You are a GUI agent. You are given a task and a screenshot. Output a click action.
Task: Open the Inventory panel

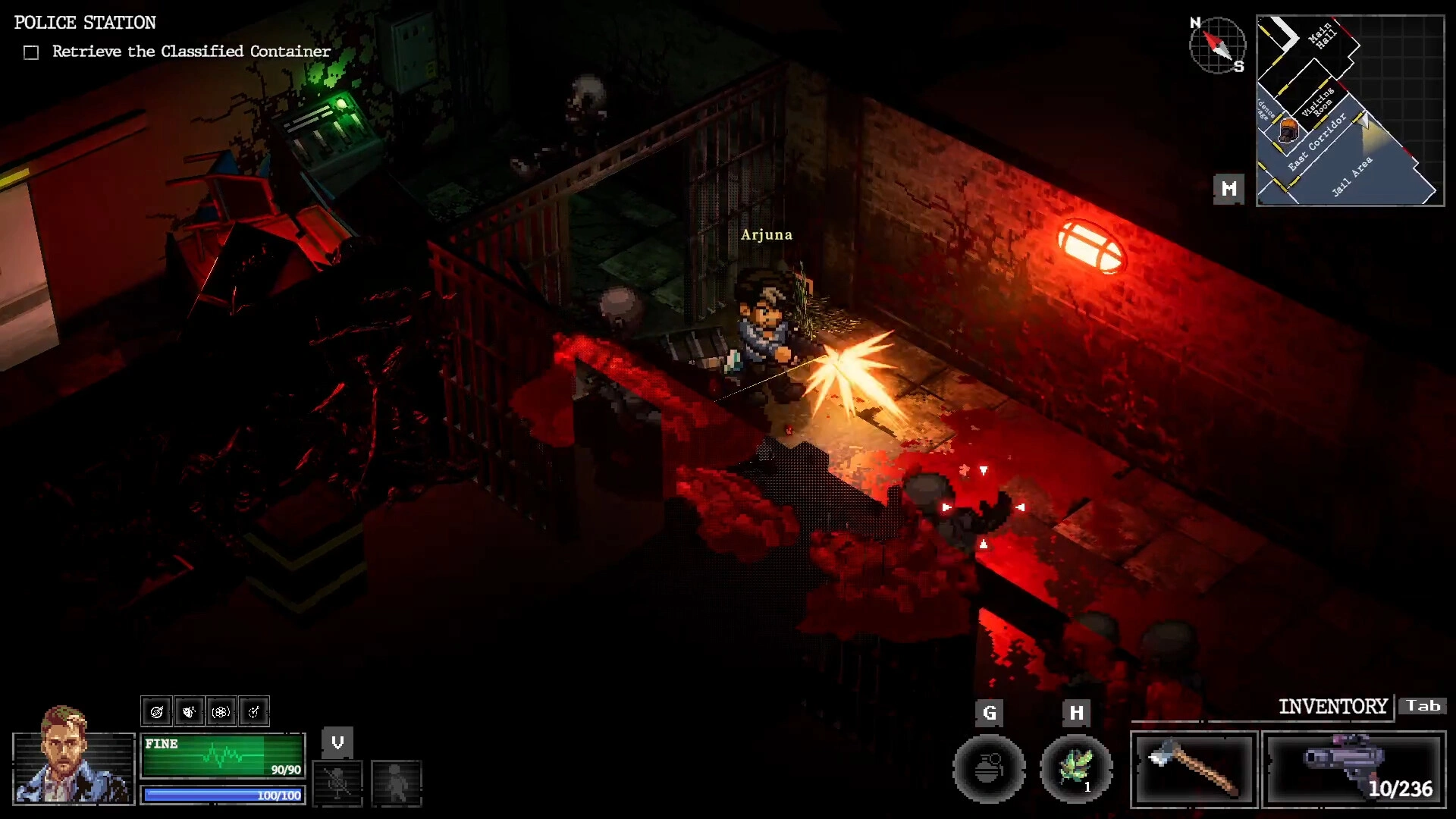(1332, 707)
